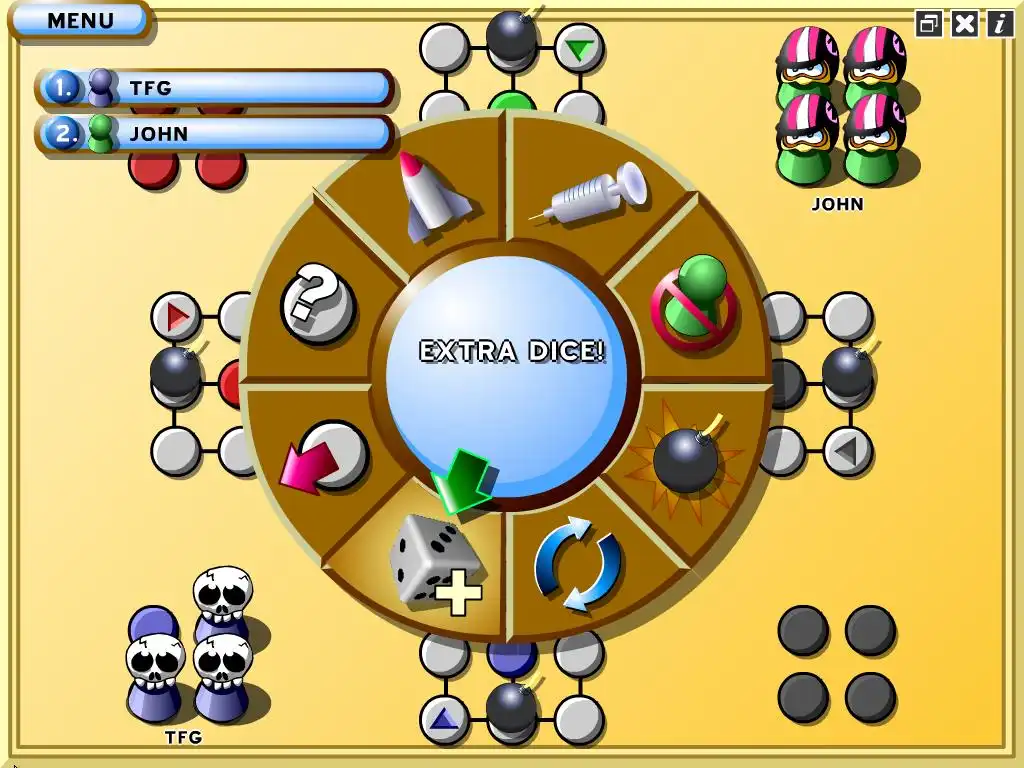This screenshot has width=1024, height=768.
Task: Open the info button
Action: click(1000, 24)
